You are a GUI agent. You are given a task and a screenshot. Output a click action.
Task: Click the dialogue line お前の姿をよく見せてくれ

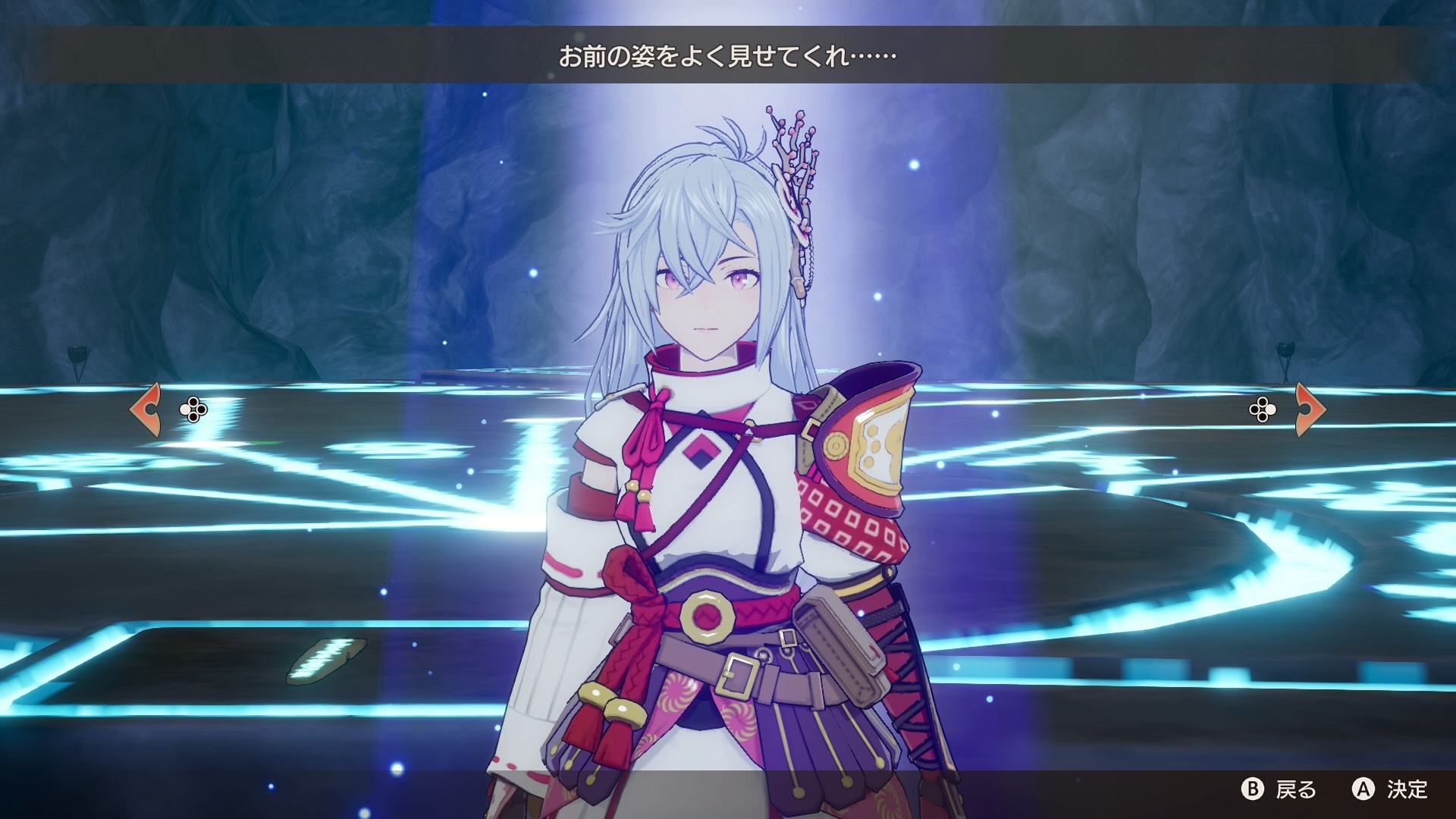pyautogui.click(x=724, y=55)
